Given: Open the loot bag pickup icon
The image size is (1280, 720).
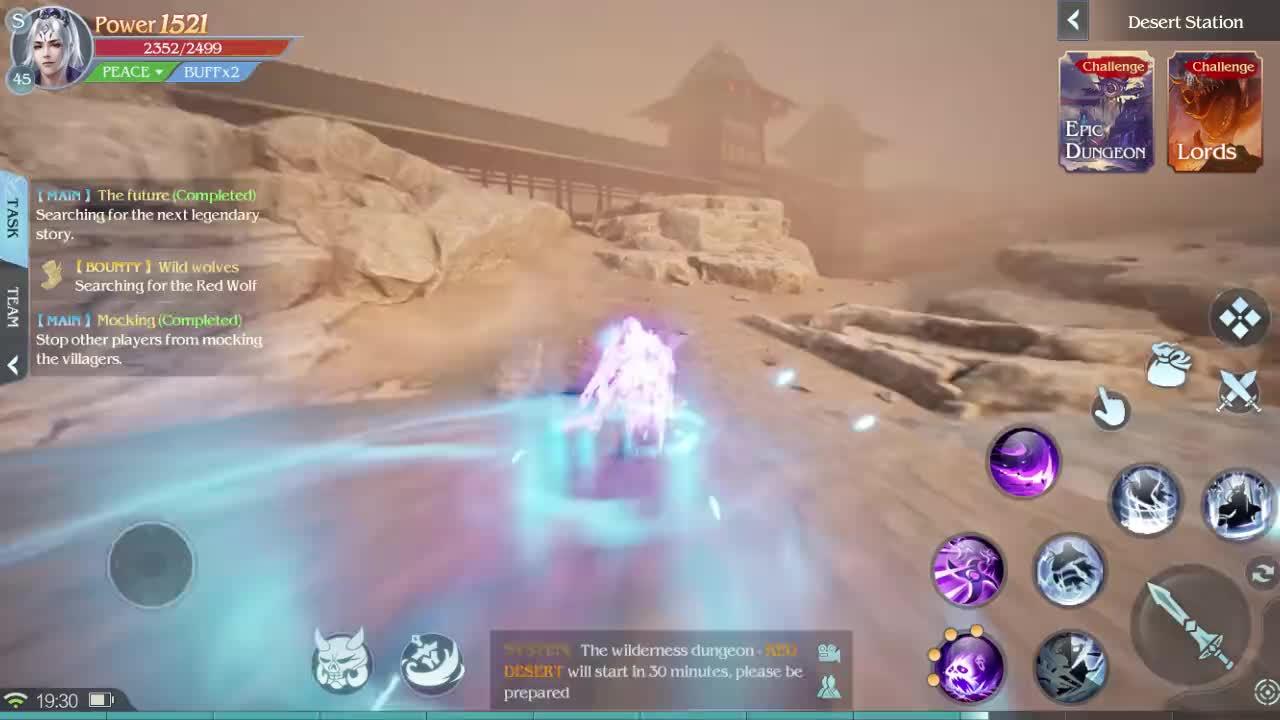Looking at the screenshot, I should [1166, 364].
